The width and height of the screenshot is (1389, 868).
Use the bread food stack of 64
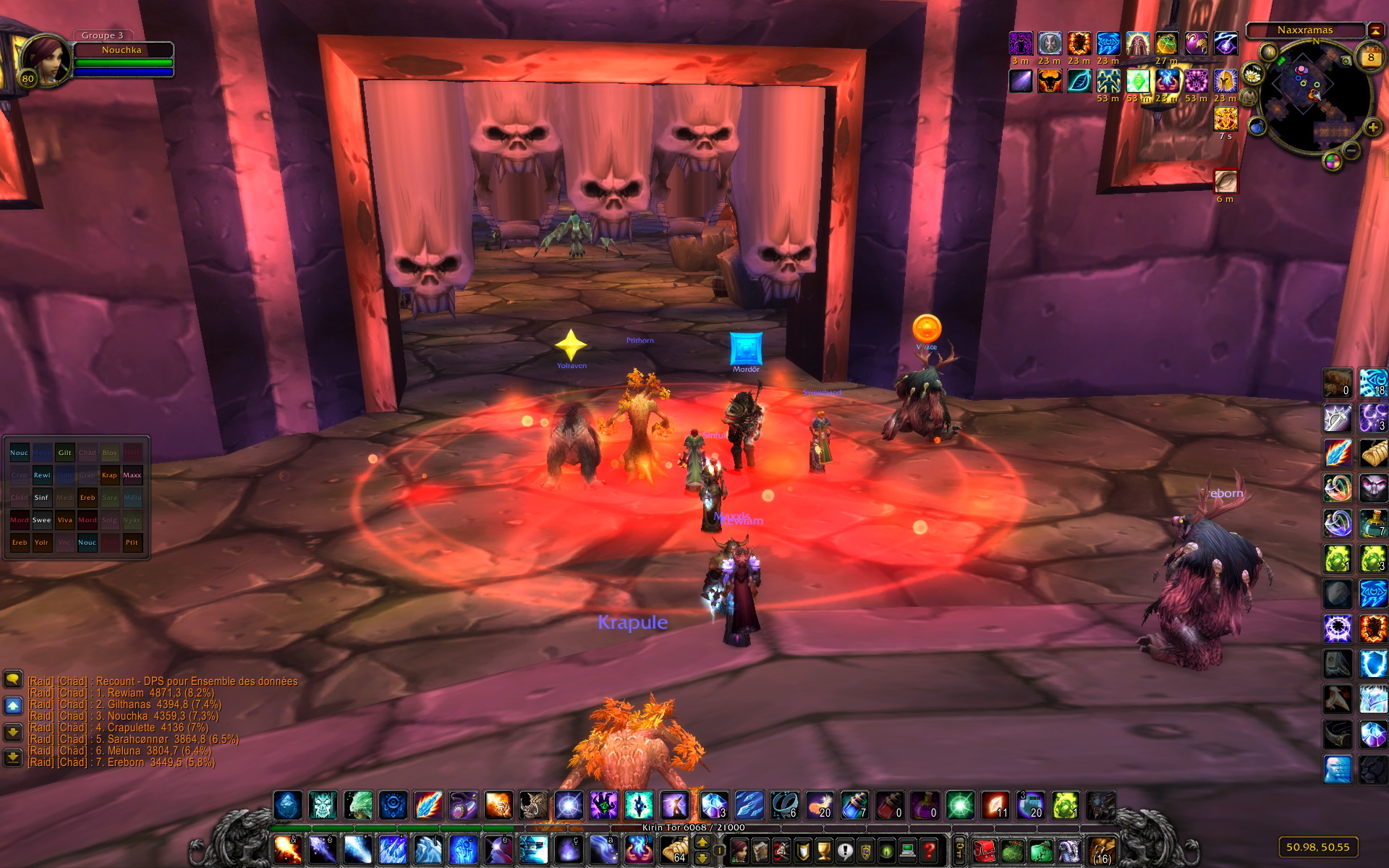(x=674, y=849)
